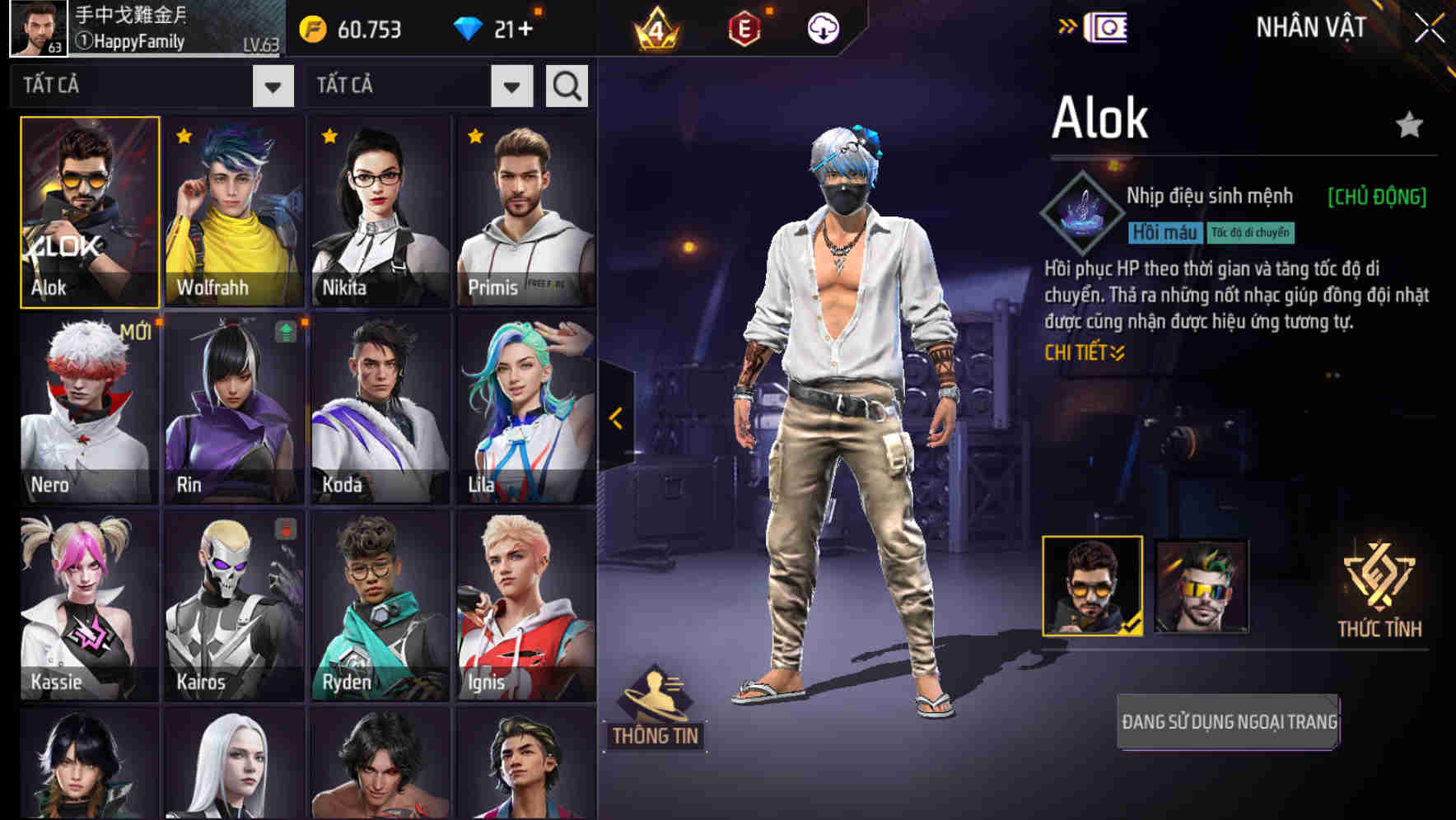Open the level 4 crown rank badge
This screenshot has height=820, width=1456.
coord(656,28)
